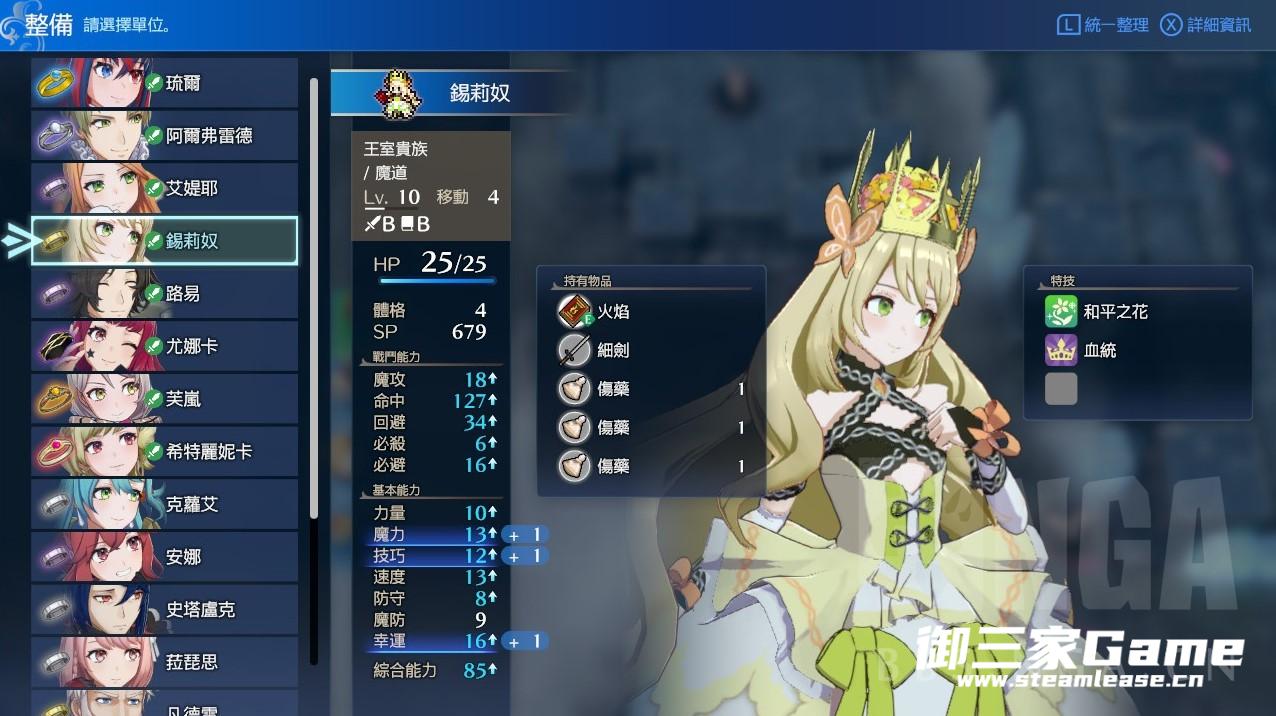The height and width of the screenshot is (716, 1276).
Task: Select the unit 尤娜卡
Action: (165, 347)
